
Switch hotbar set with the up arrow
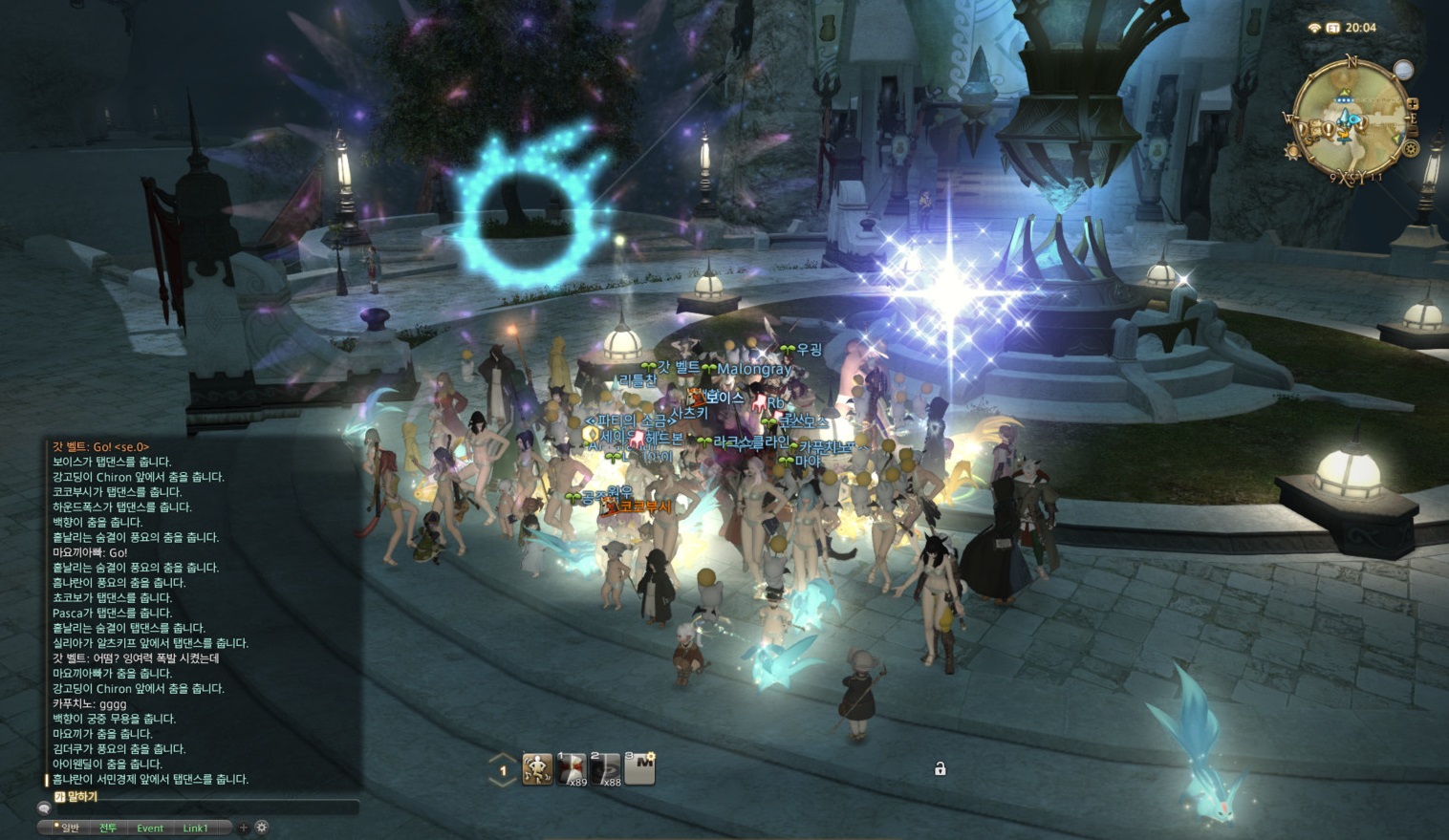click(x=503, y=759)
